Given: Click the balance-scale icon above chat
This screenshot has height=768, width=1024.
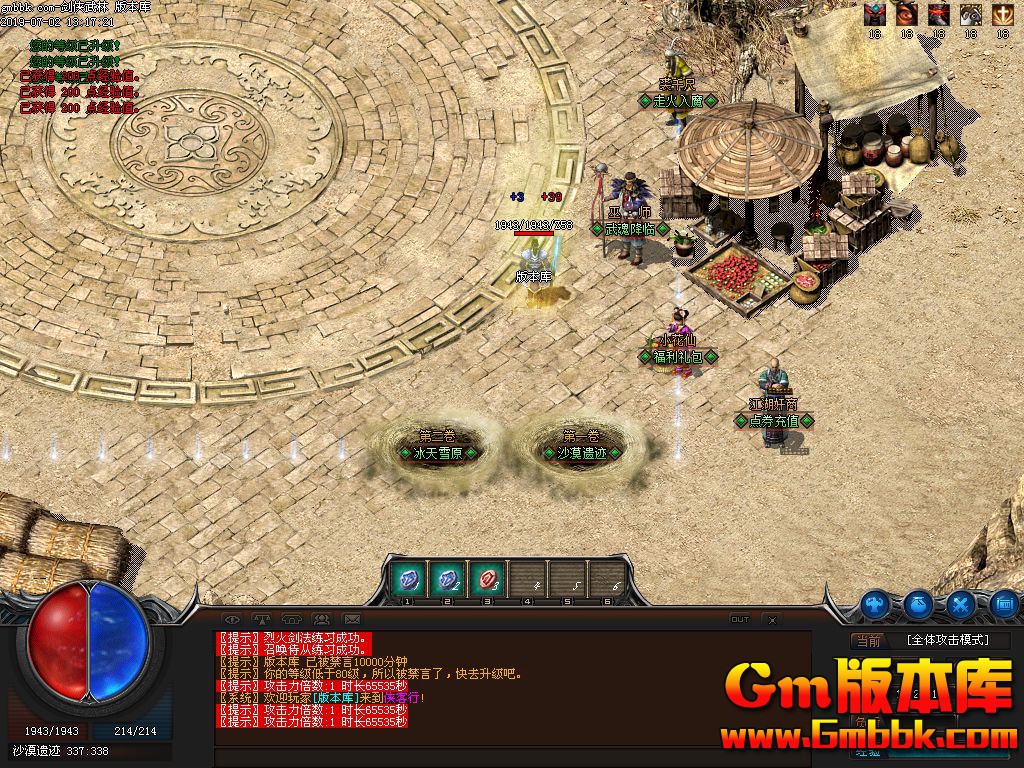Looking at the screenshot, I should tap(262, 620).
